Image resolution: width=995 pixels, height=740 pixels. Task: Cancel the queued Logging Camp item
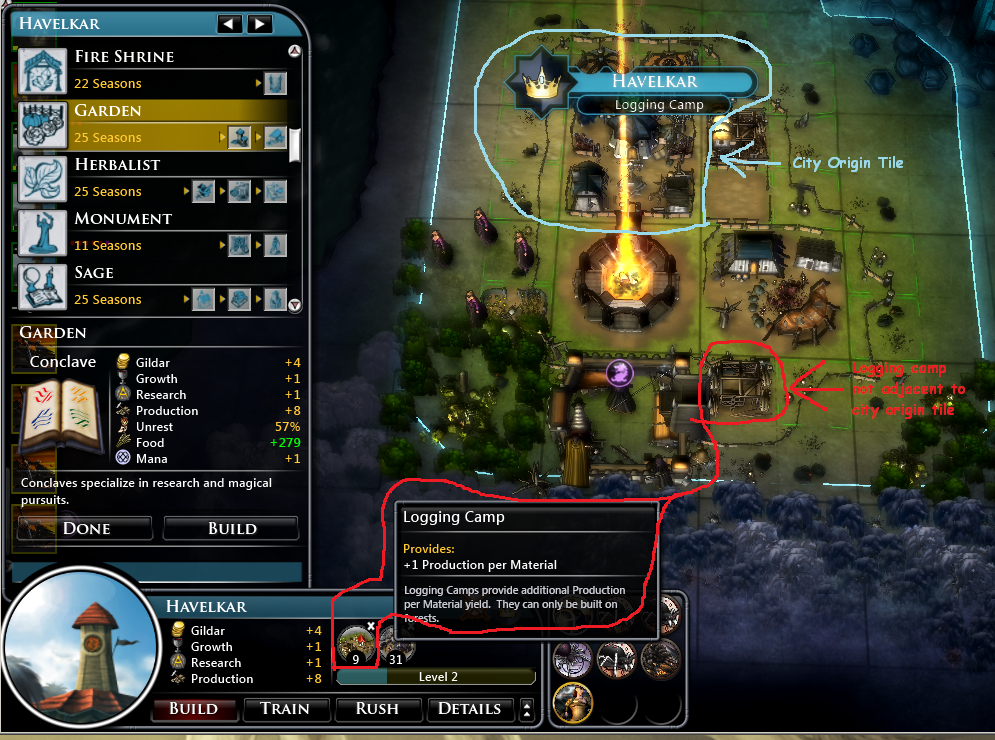[370, 625]
